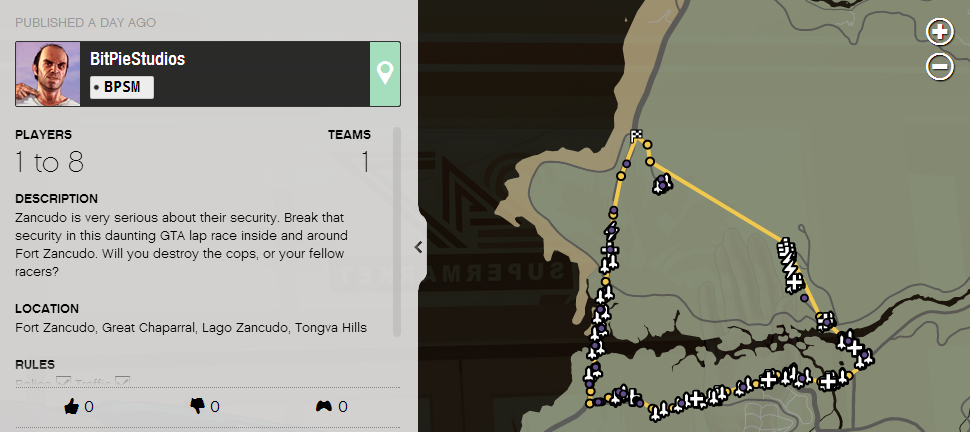This screenshot has width=970, height=432.
Task: Click the description panel scrollbar
Action: 397,230
